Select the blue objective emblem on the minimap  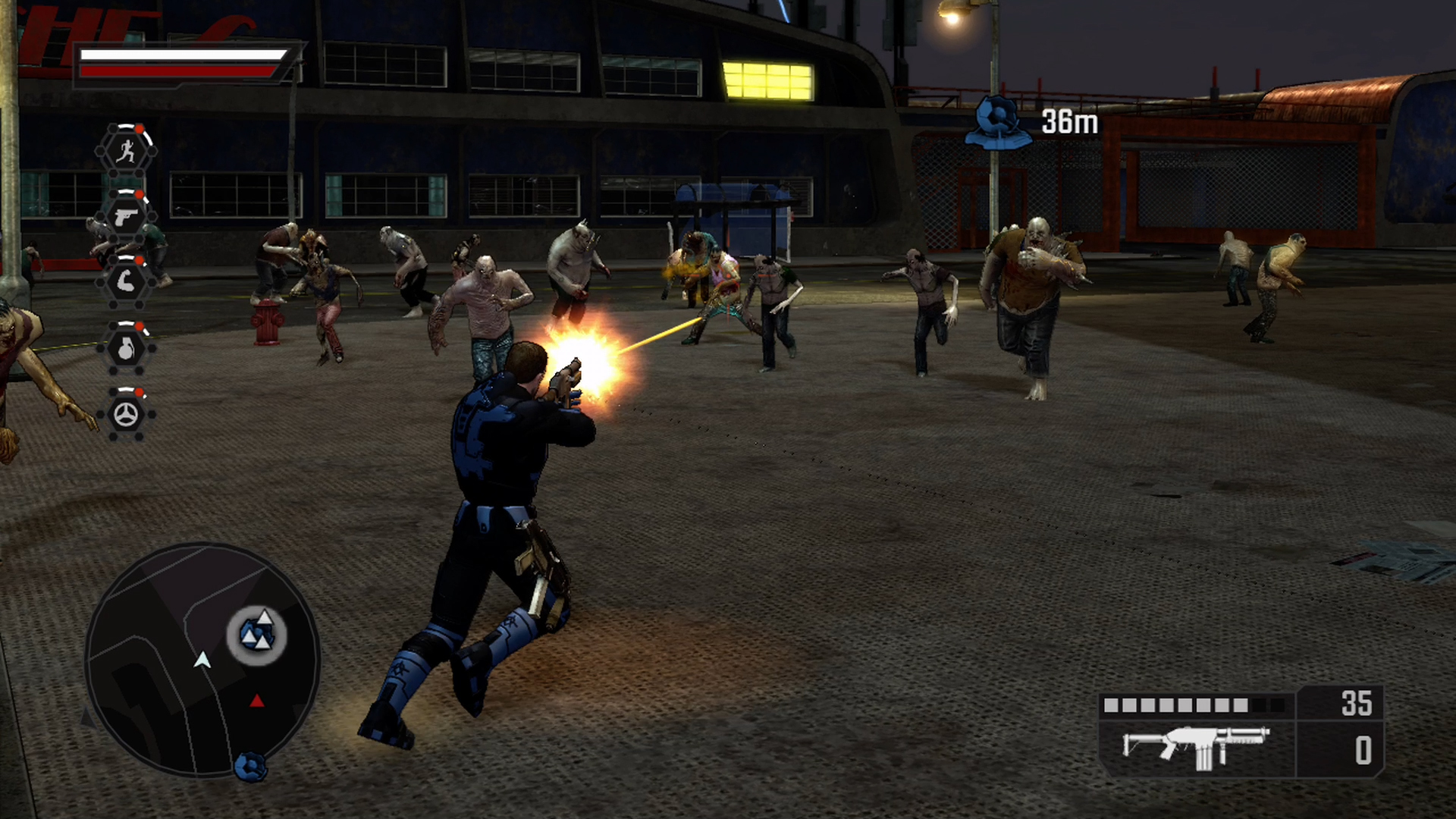[258, 632]
